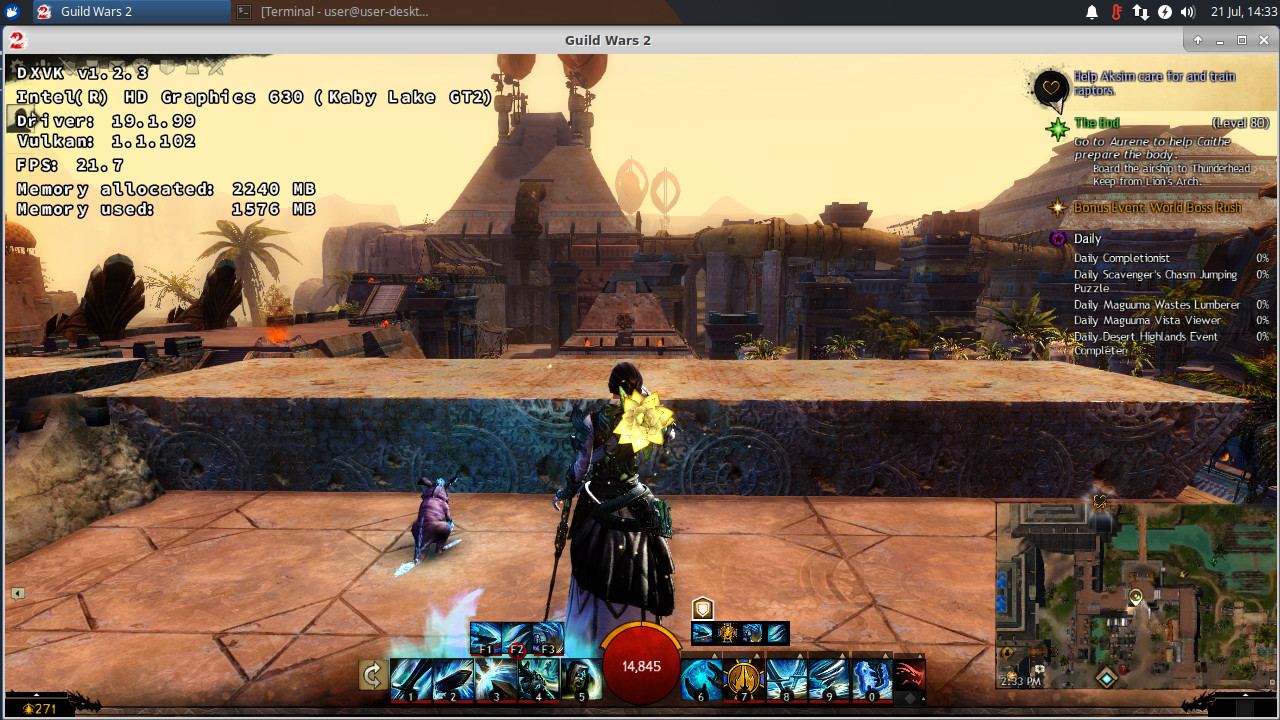Select the 'Daily Completionist' achievement entry

tap(1124, 258)
